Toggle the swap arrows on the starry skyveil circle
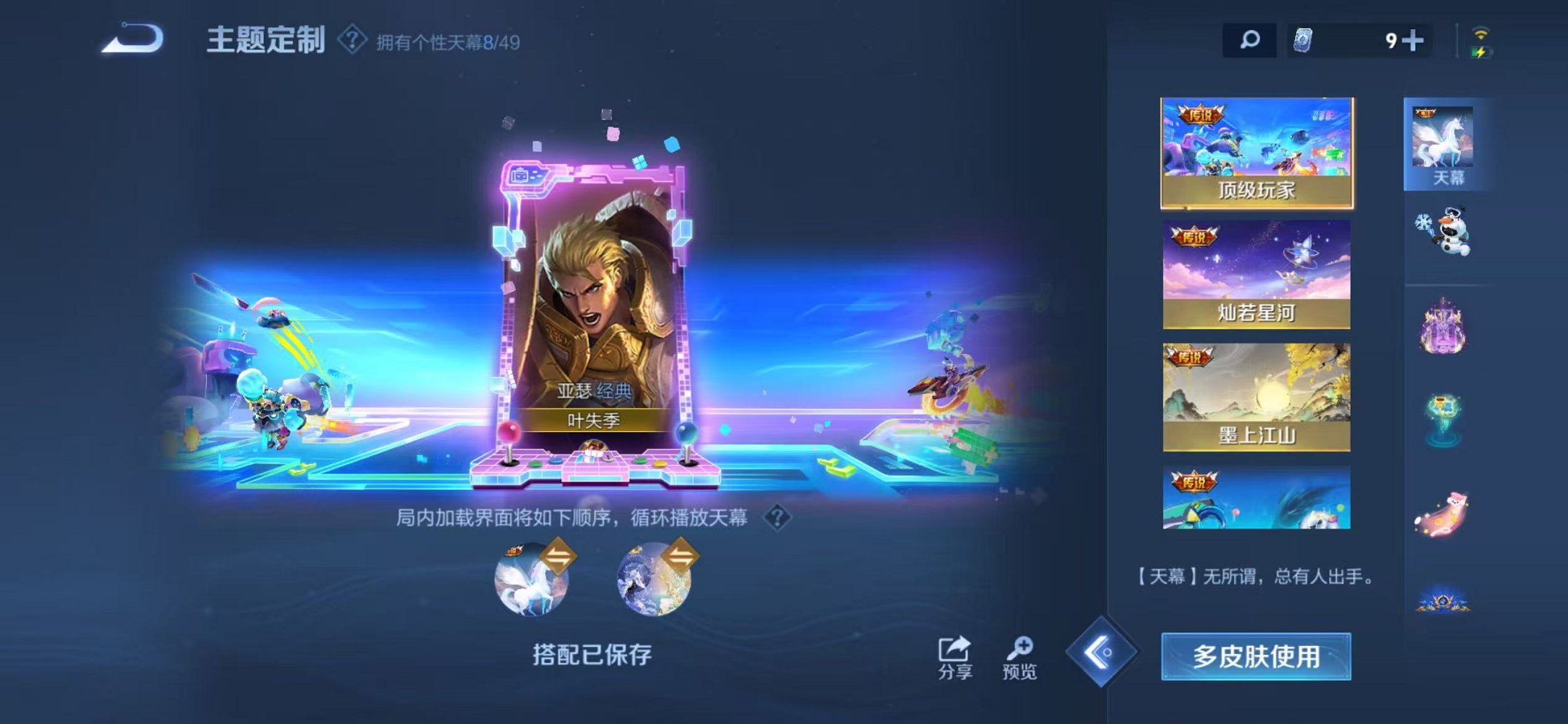 click(683, 555)
